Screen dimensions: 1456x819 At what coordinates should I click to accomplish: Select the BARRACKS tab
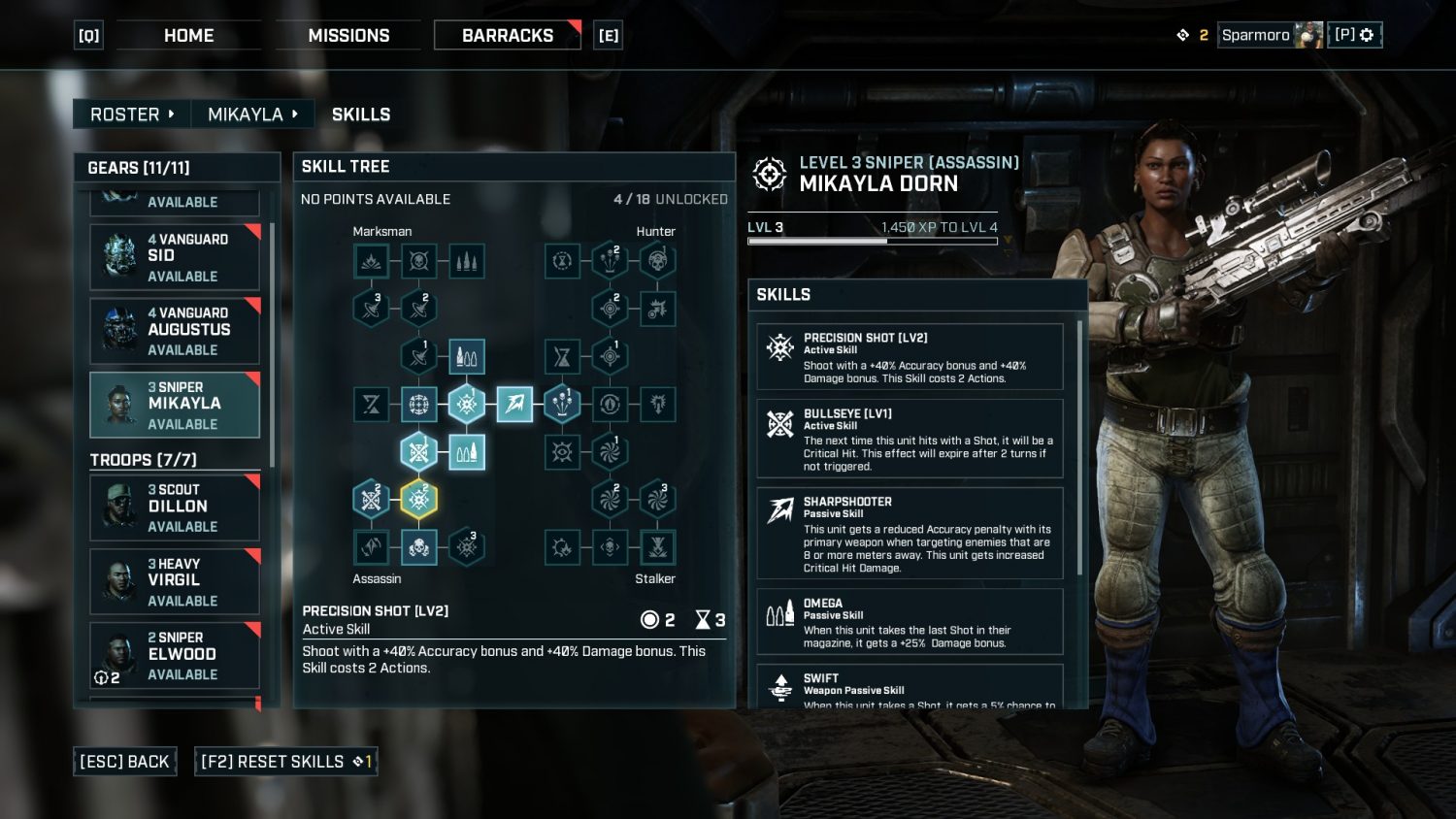(507, 36)
